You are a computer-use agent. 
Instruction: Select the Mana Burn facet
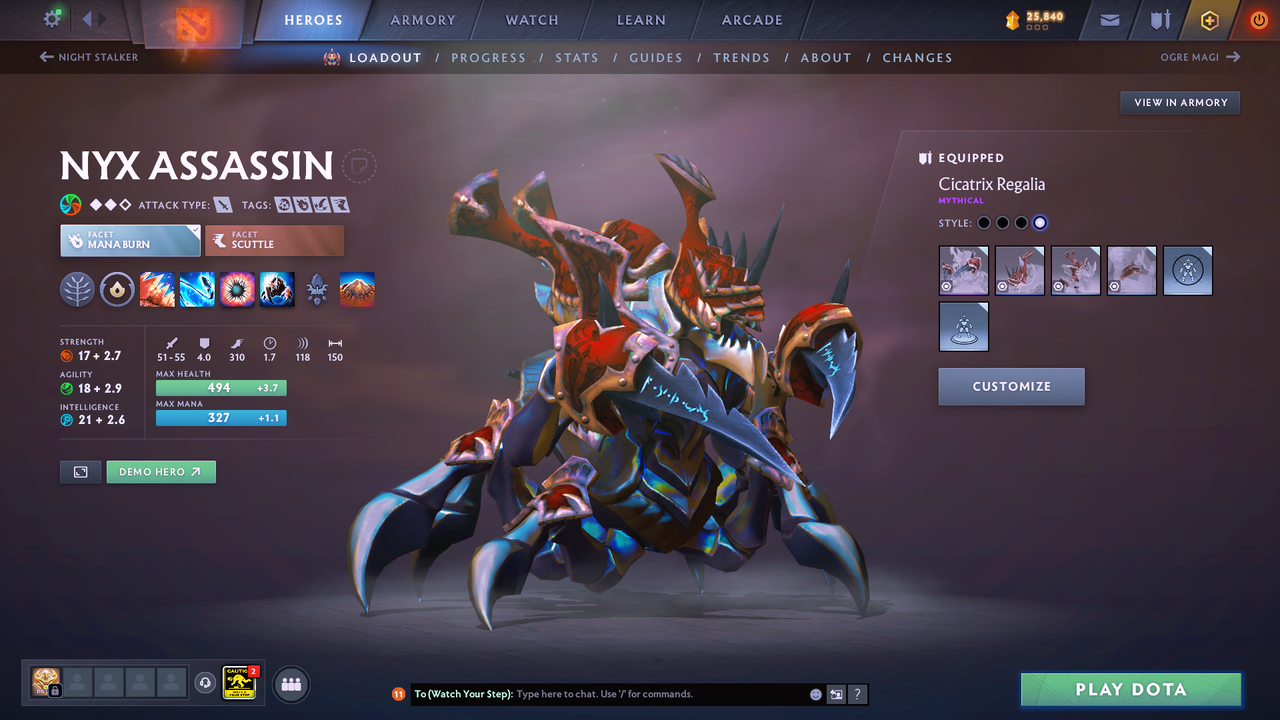click(x=129, y=240)
